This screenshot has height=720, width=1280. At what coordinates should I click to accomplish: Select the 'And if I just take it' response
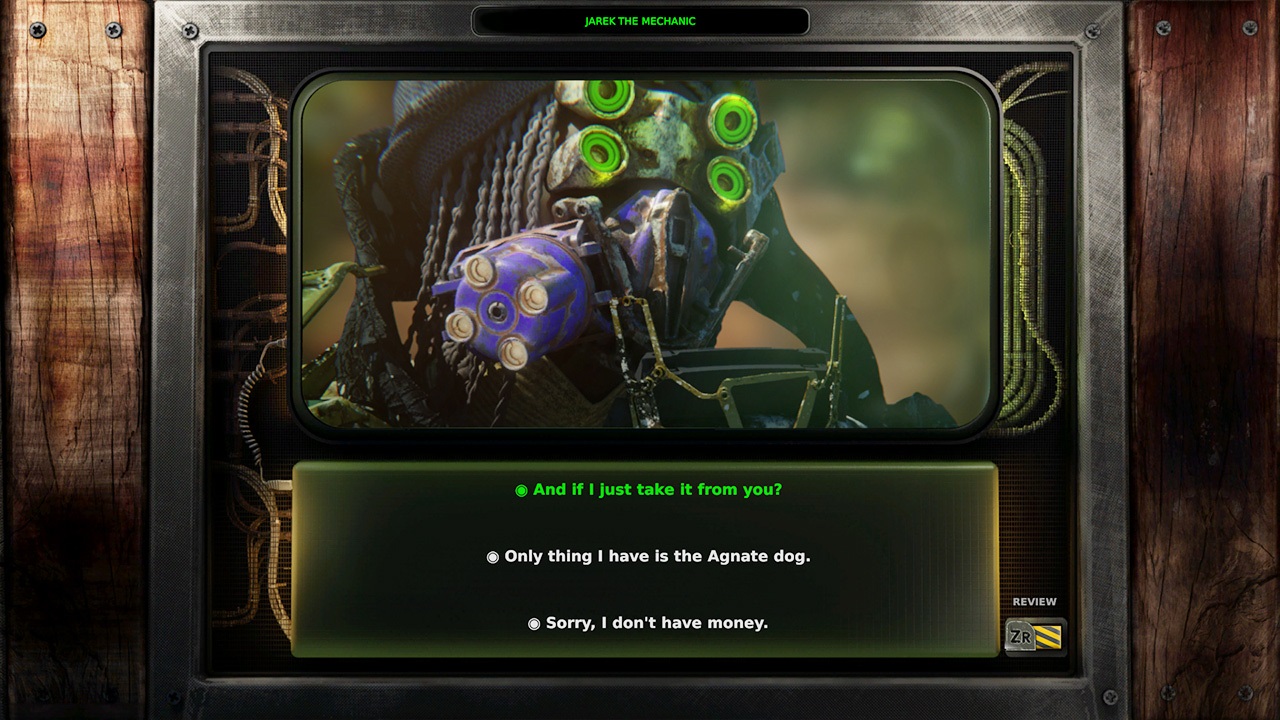[x=655, y=490]
